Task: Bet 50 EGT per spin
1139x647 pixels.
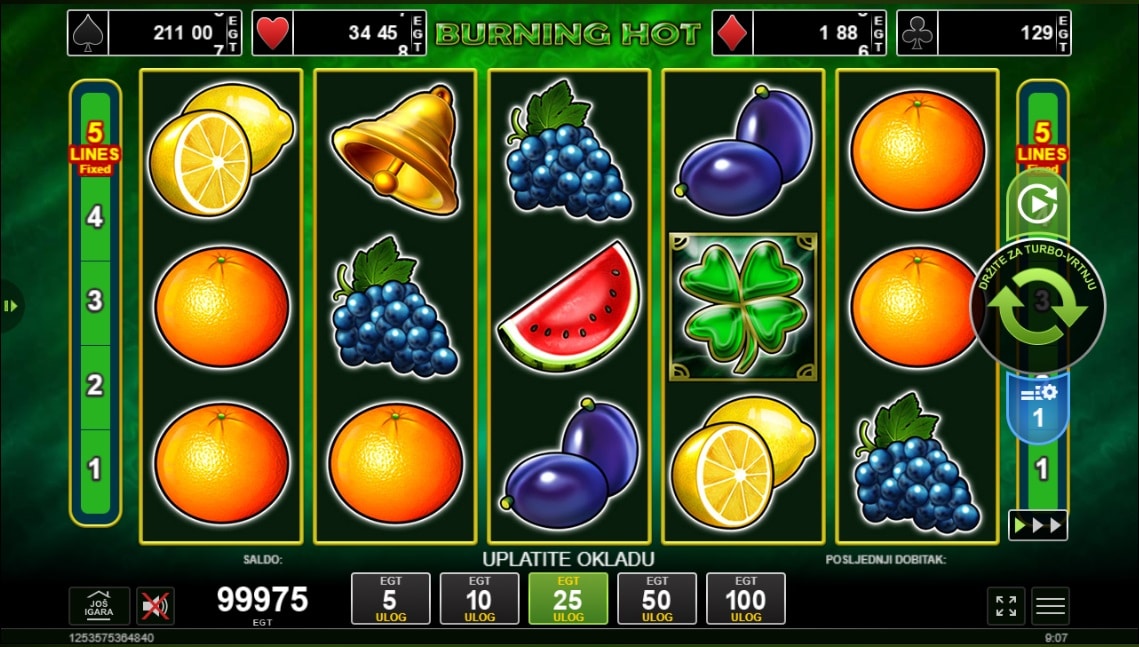Action: pos(657,599)
